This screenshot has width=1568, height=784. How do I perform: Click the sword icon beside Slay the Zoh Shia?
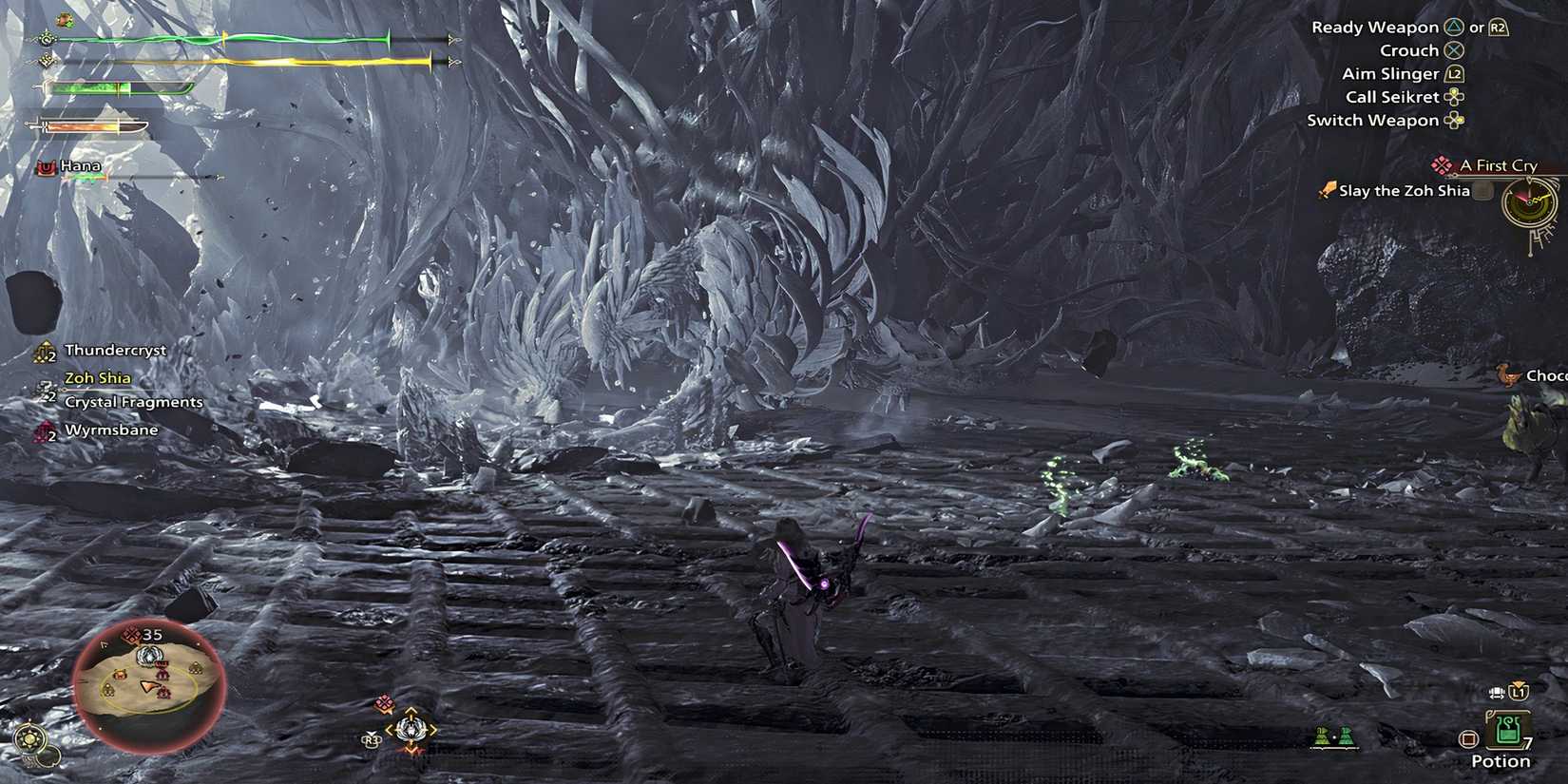click(x=1327, y=190)
